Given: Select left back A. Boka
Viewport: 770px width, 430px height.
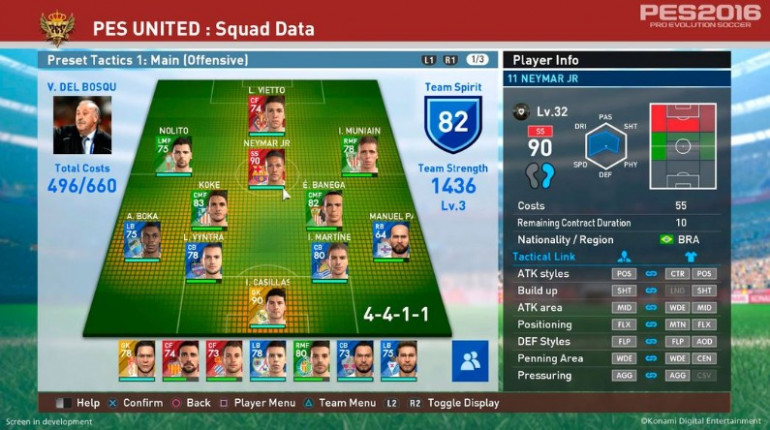Looking at the screenshot, I should (x=143, y=240).
